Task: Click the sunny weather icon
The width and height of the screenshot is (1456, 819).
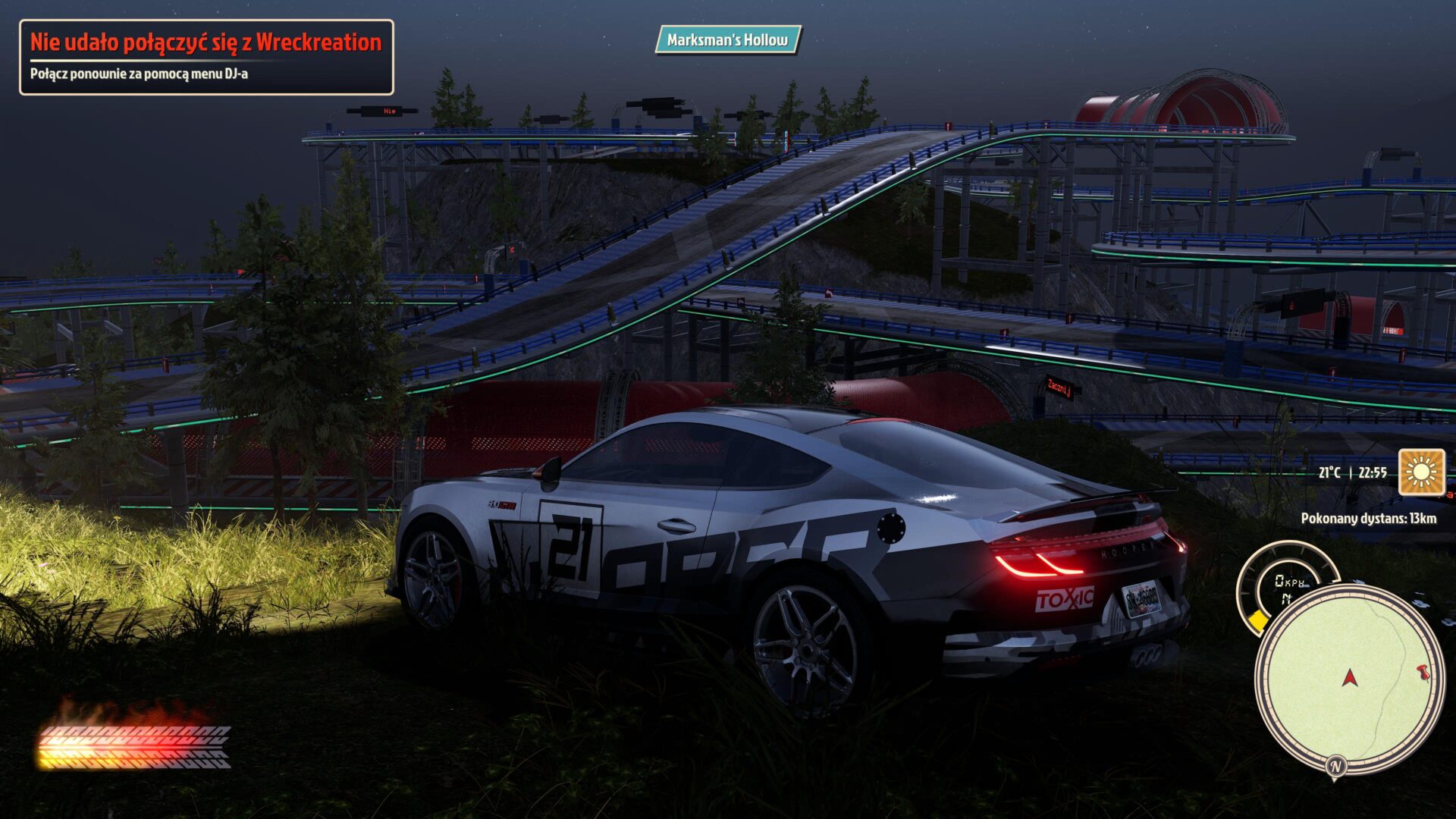Action: (1421, 472)
